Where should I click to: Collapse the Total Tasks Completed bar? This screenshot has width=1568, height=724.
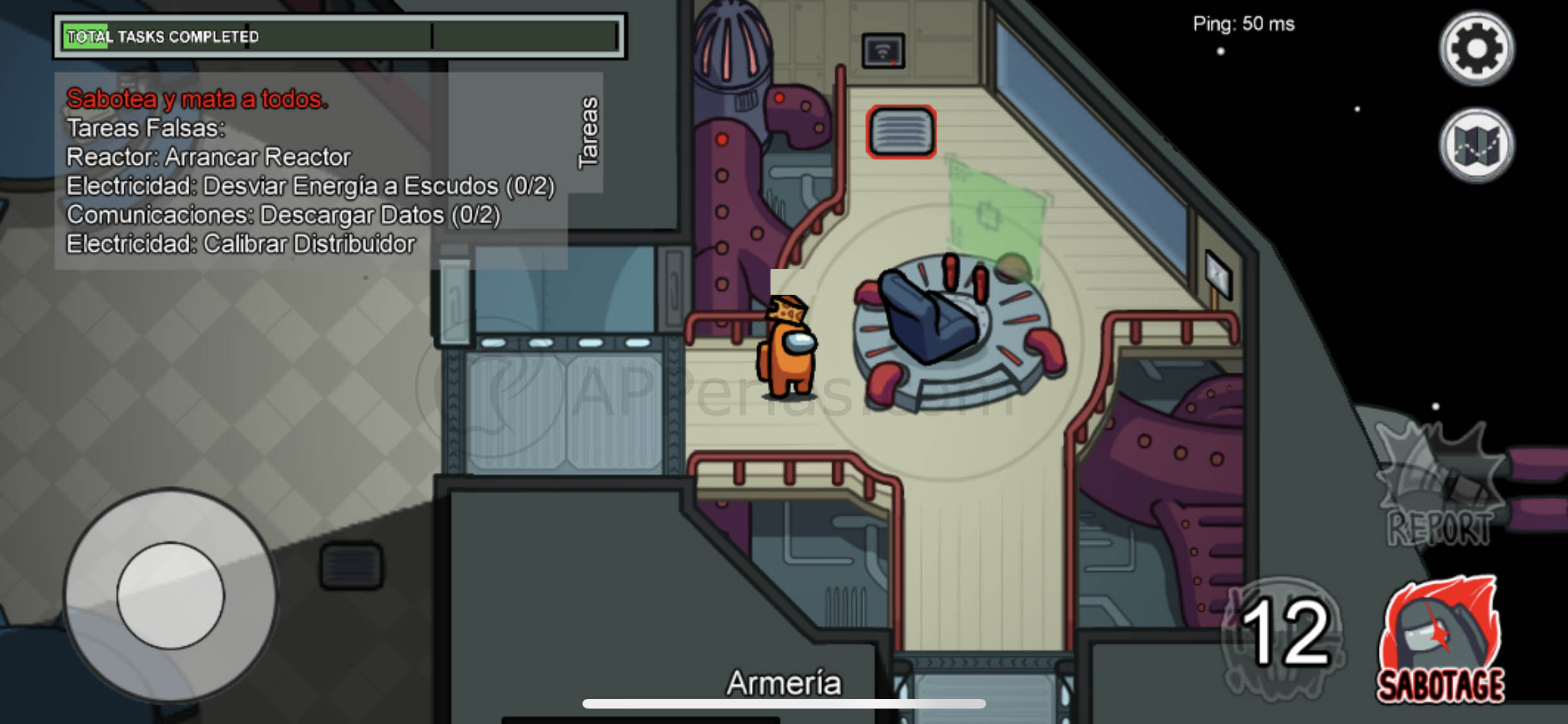341,35
